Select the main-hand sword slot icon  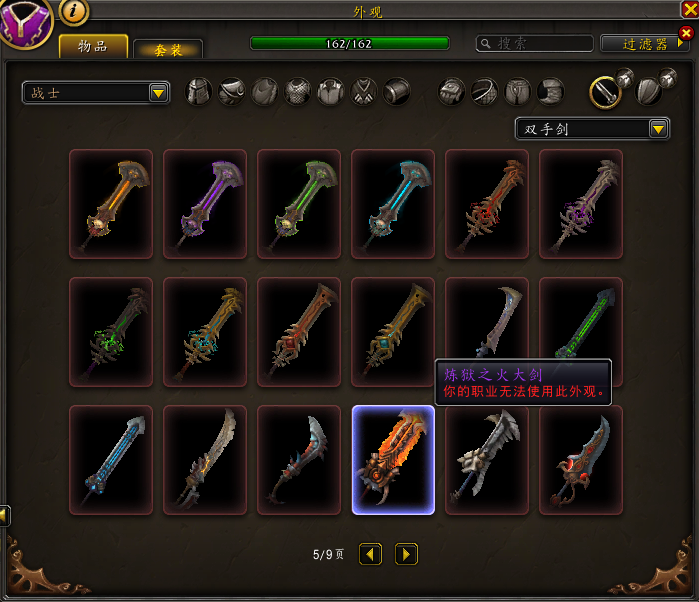point(603,92)
